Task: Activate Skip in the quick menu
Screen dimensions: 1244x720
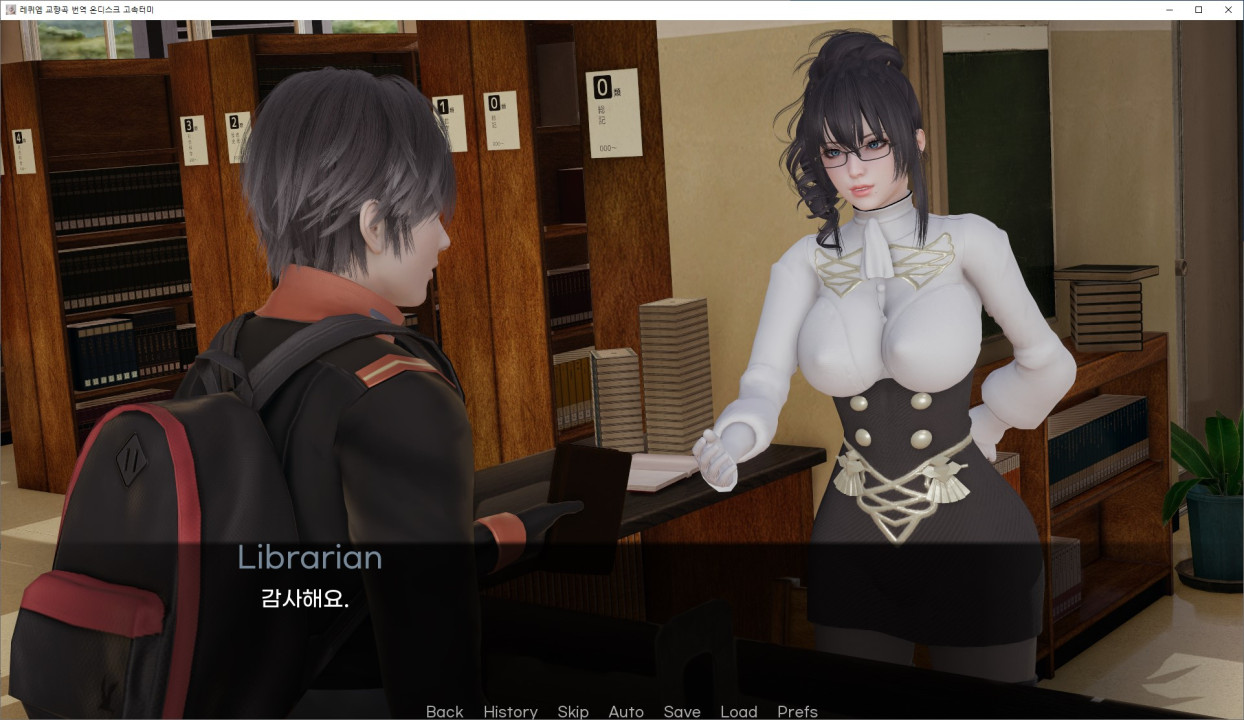Action: point(573,711)
